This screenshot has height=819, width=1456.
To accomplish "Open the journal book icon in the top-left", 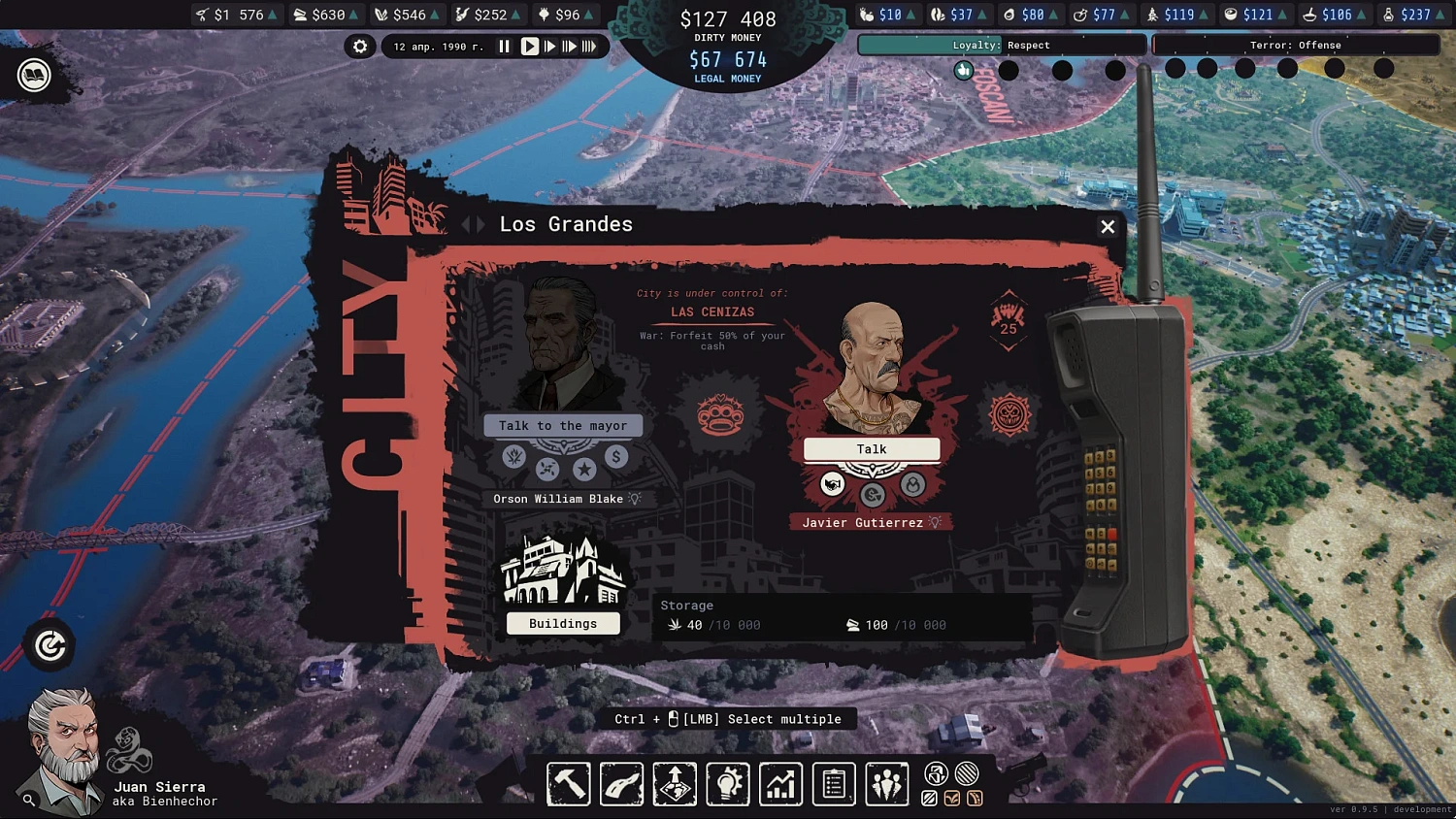I will [x=33, y=76].
